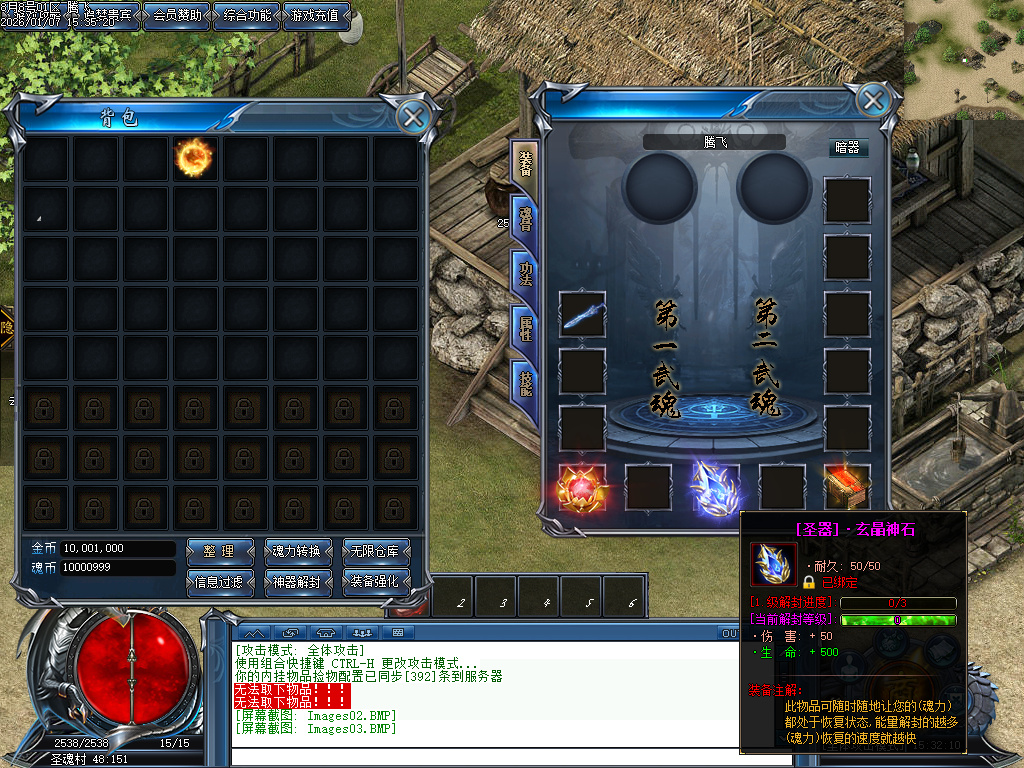This screenshot has width=1024, height=768.
Task: Close the character equipment panel
Action: point(873,100)
